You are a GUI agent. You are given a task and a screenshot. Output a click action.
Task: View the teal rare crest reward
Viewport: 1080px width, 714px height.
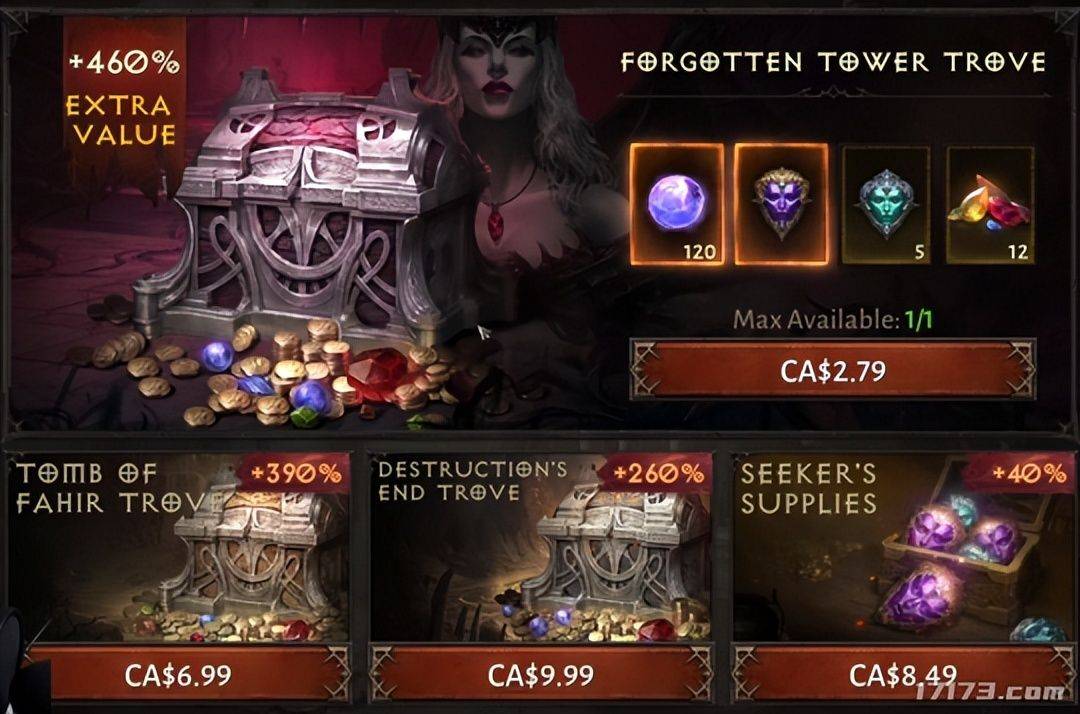point(885,205)
